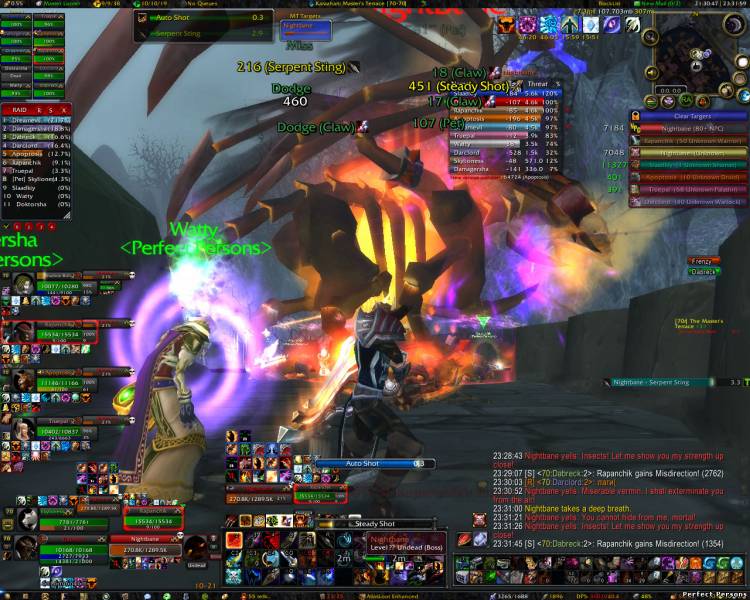Click the Dabreck button below Frenzy
Viewport: 750px width, 600px height.
pyautogui.click(x=704, y=272)
